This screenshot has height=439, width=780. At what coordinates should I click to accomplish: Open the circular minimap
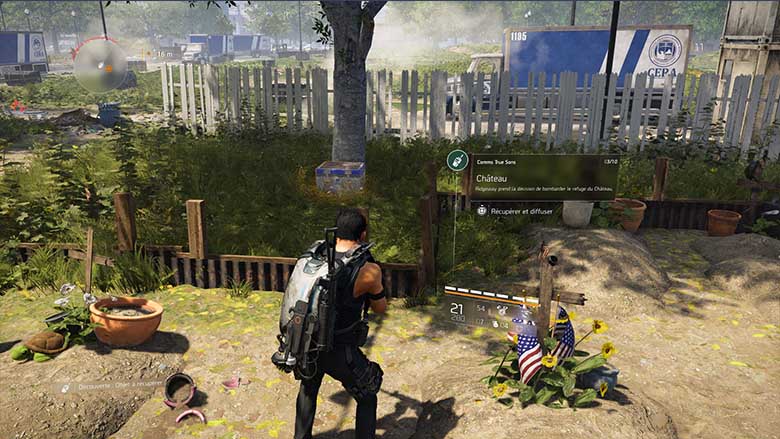click(100, 65)
